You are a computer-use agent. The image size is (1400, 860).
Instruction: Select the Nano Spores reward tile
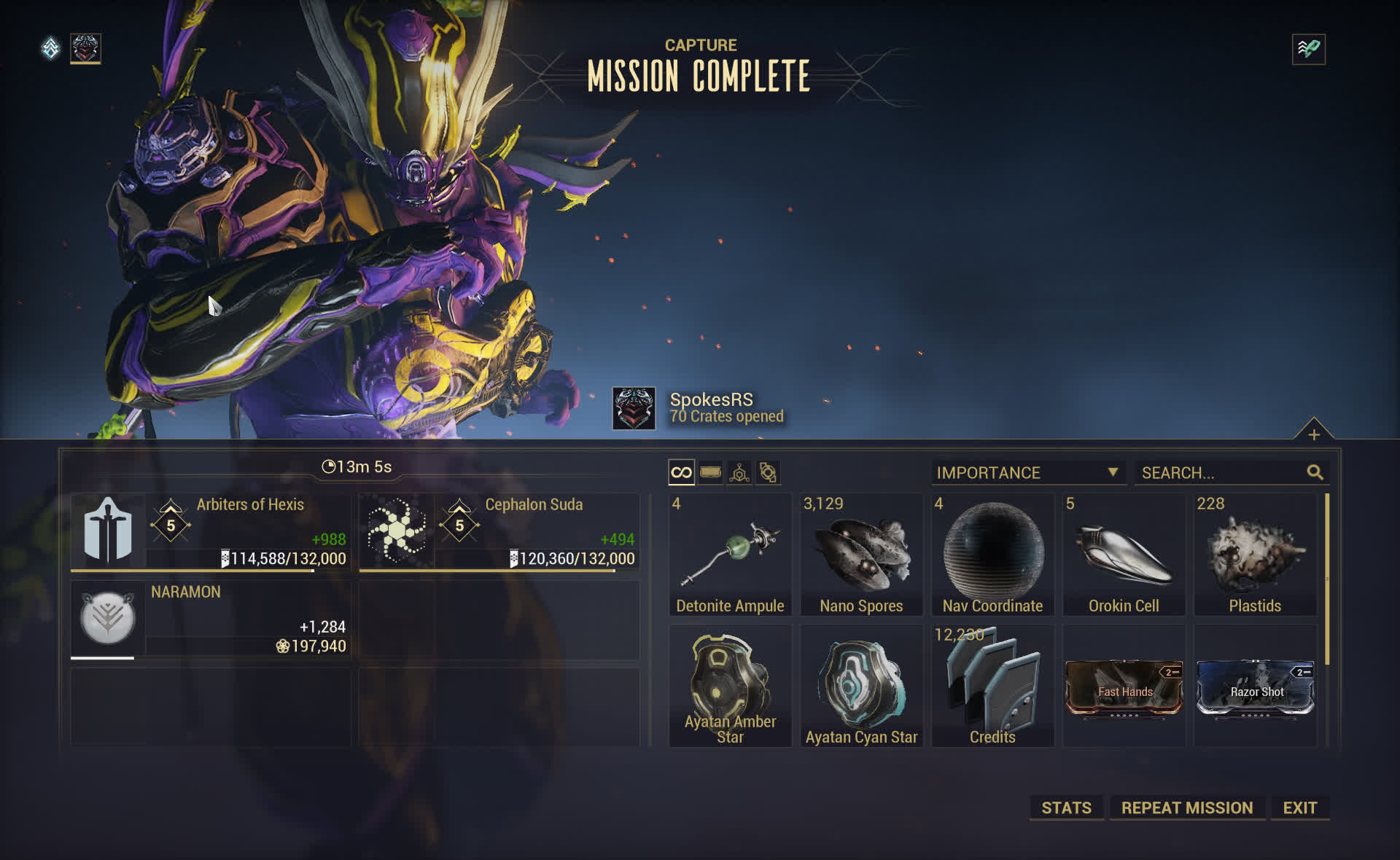click(x=861, y=555)
